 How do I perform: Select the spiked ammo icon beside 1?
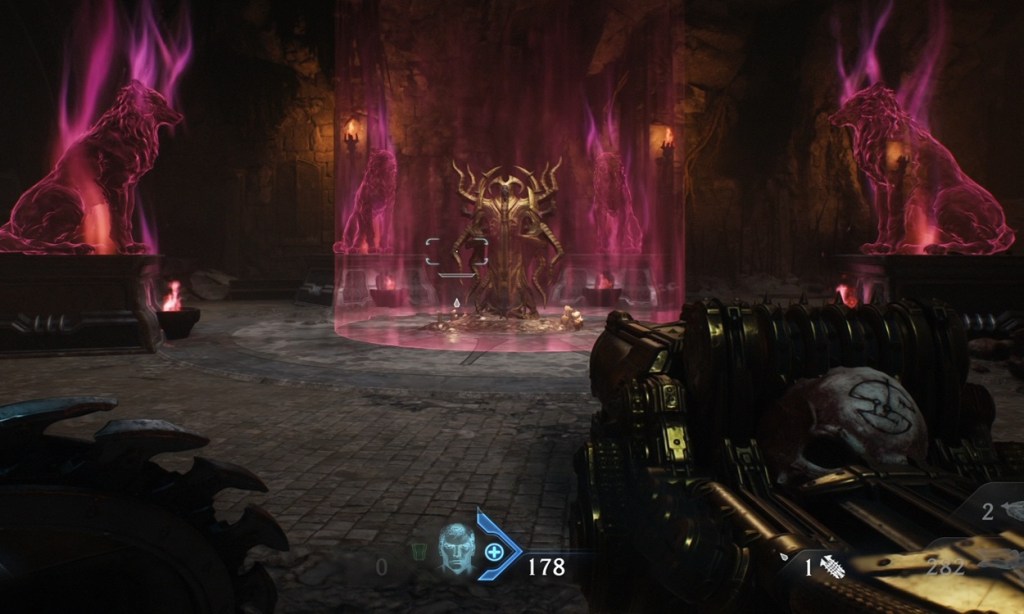(832, 569)
